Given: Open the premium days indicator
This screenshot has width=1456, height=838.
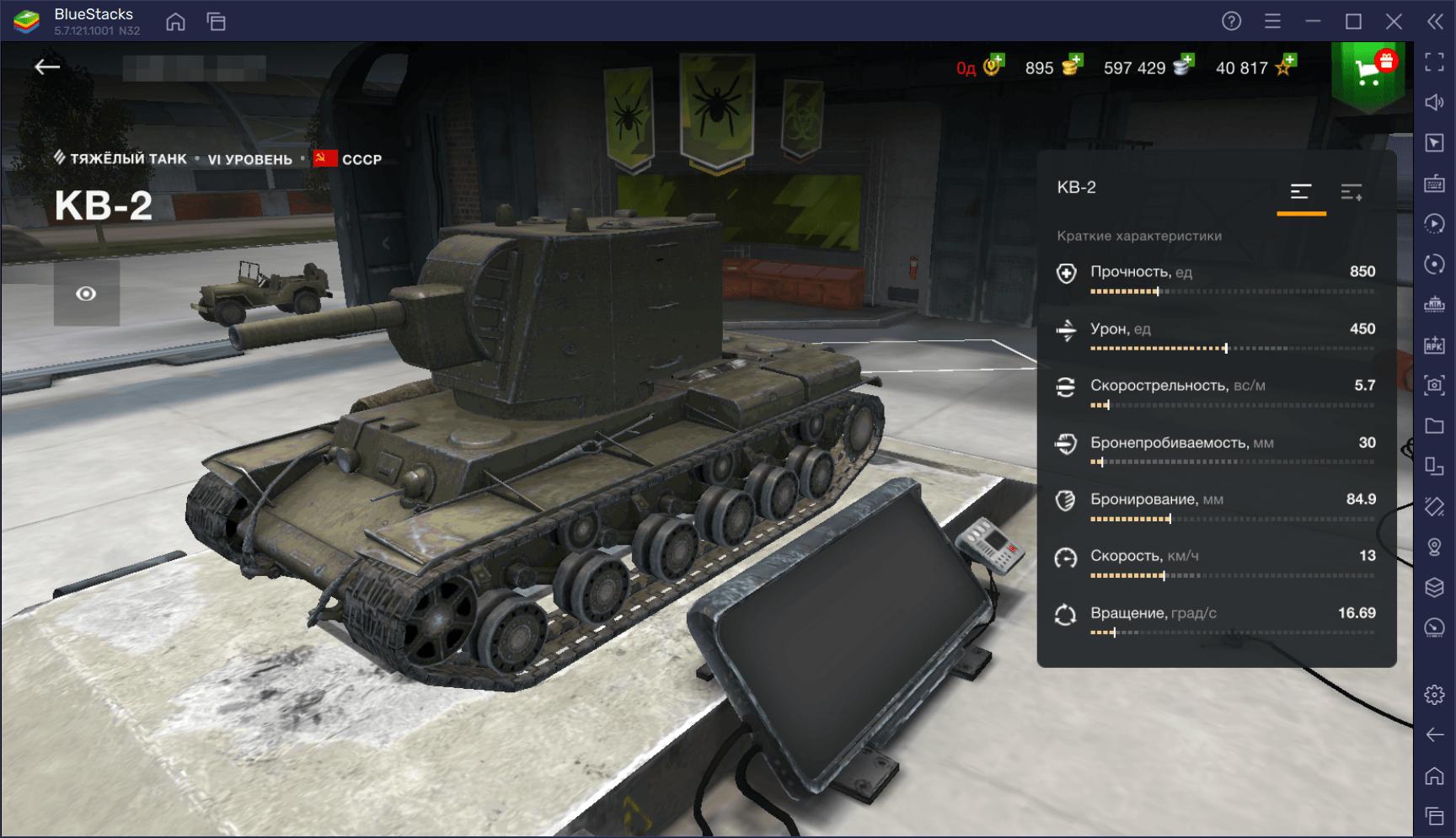Looking at the screenshot, I should 993,66.
